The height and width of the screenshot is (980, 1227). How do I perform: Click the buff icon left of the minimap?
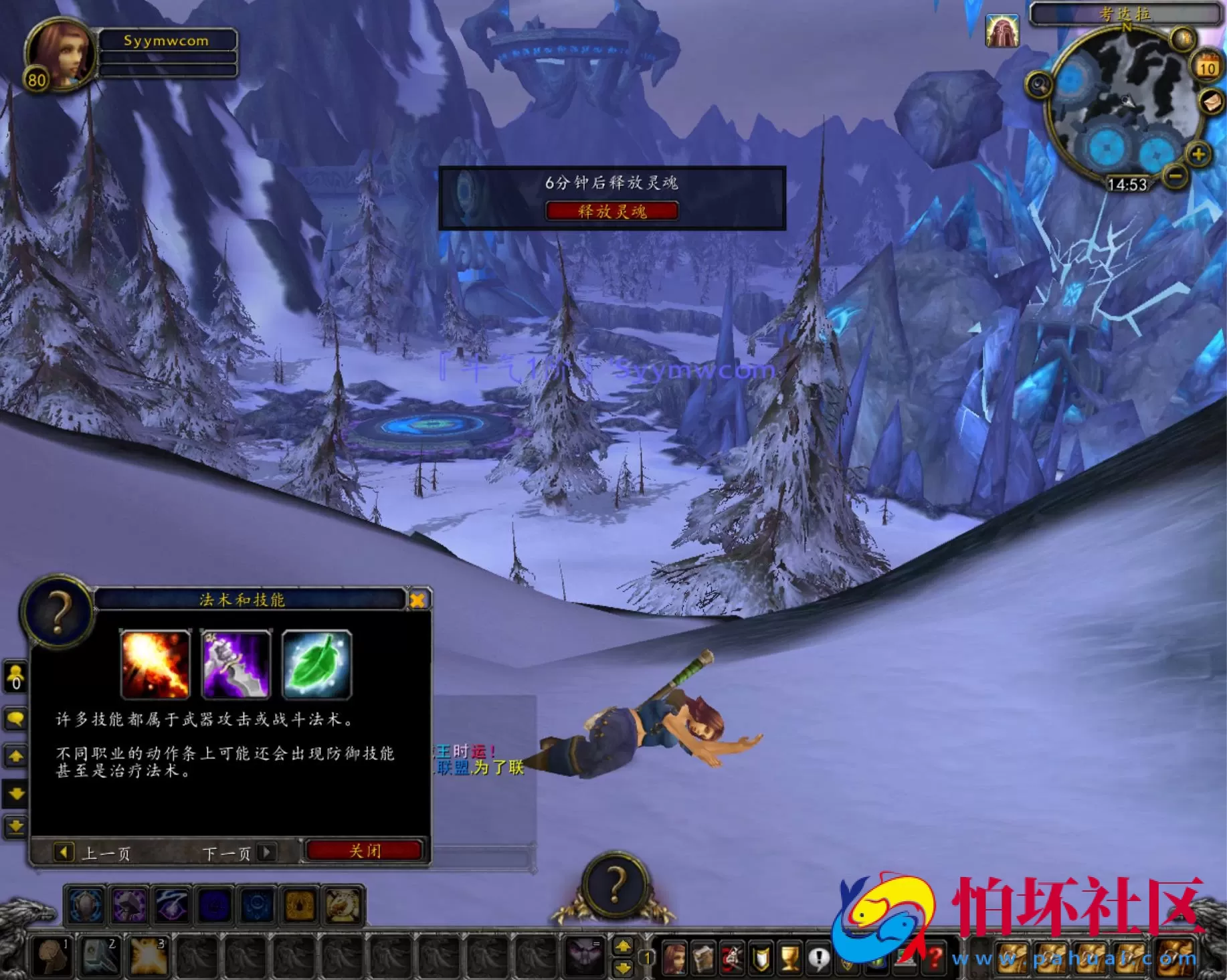[x=1002, y=31]
